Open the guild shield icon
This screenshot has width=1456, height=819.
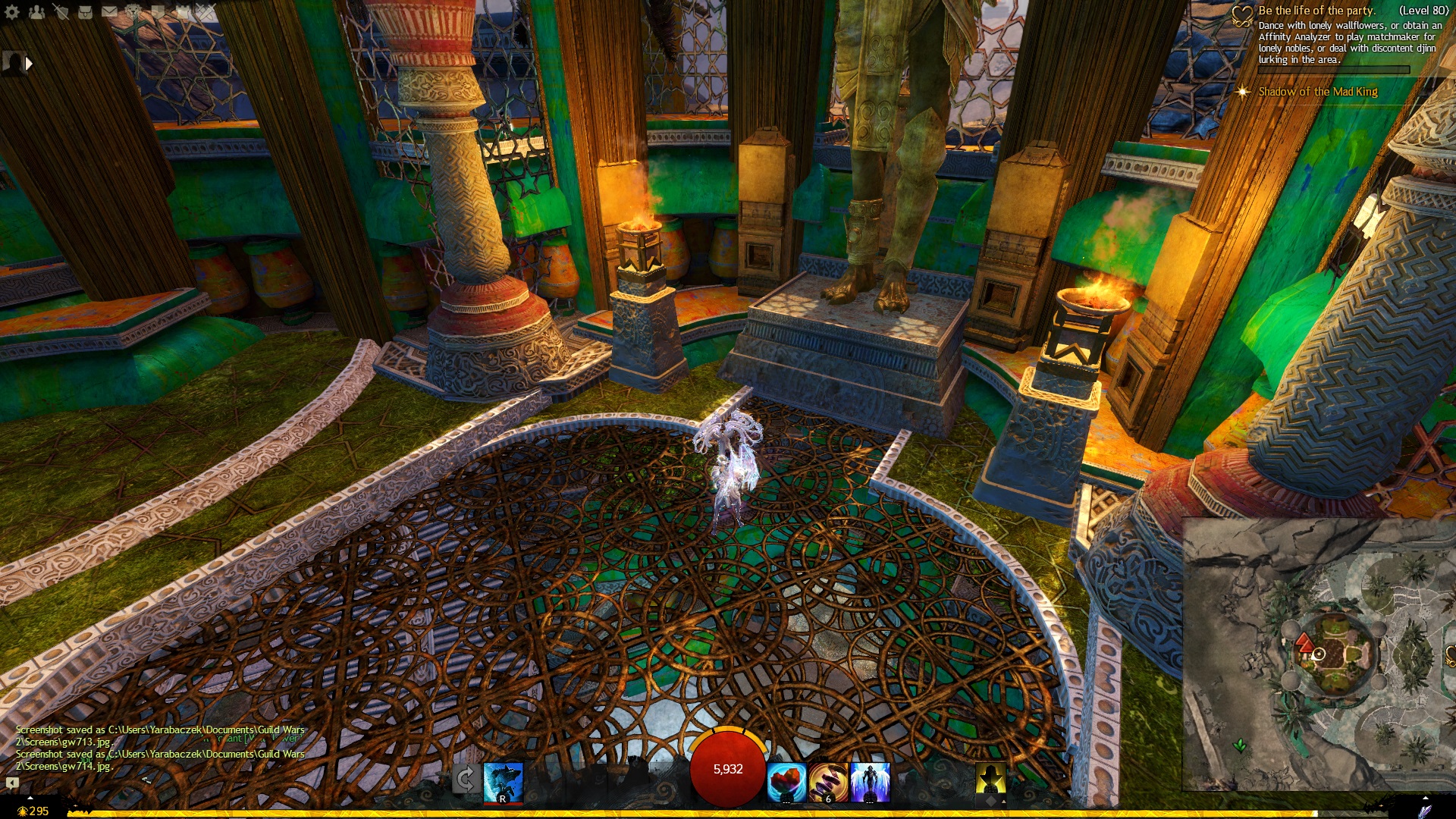coord(158,11)
